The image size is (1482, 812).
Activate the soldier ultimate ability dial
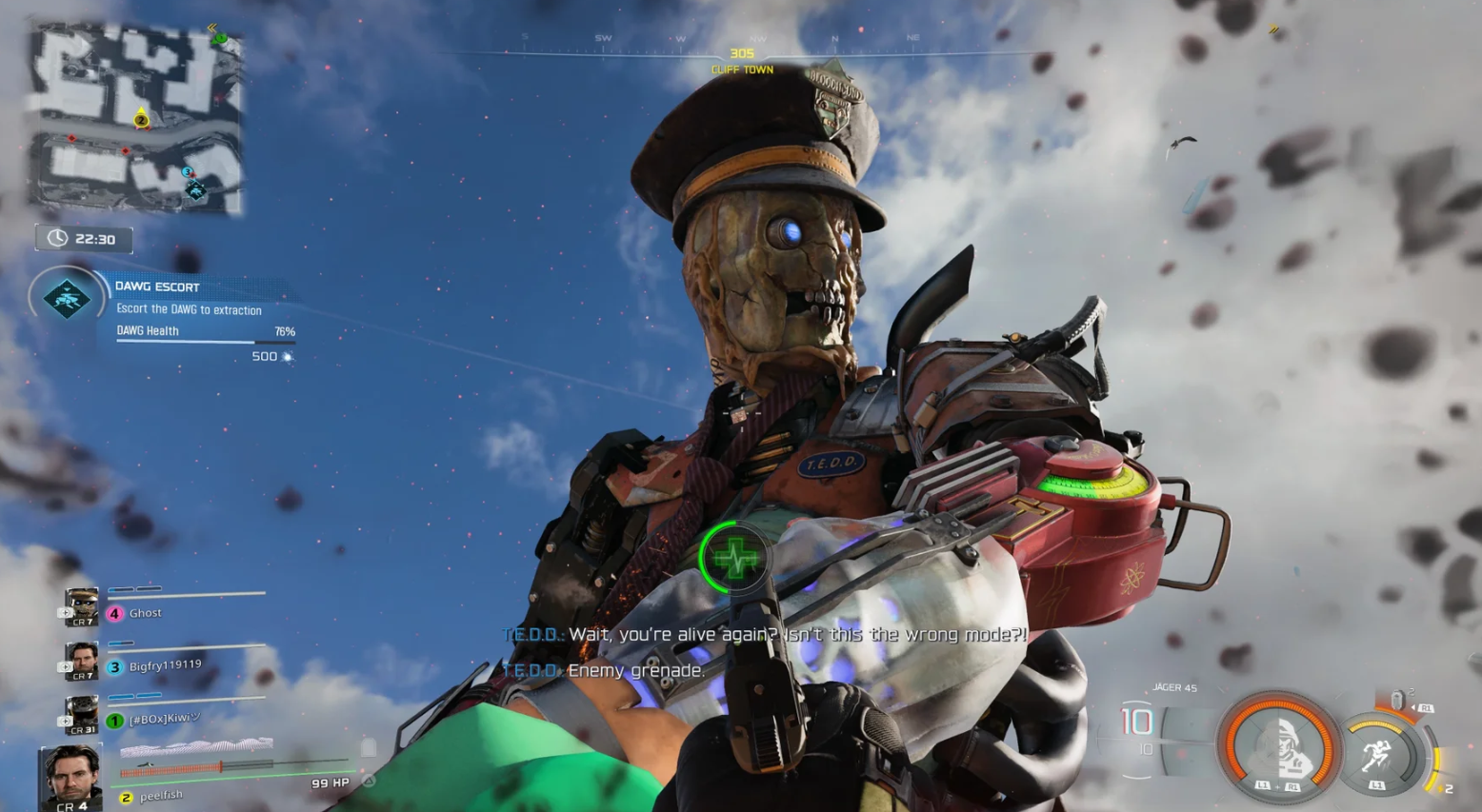(x=1278, y=745)
